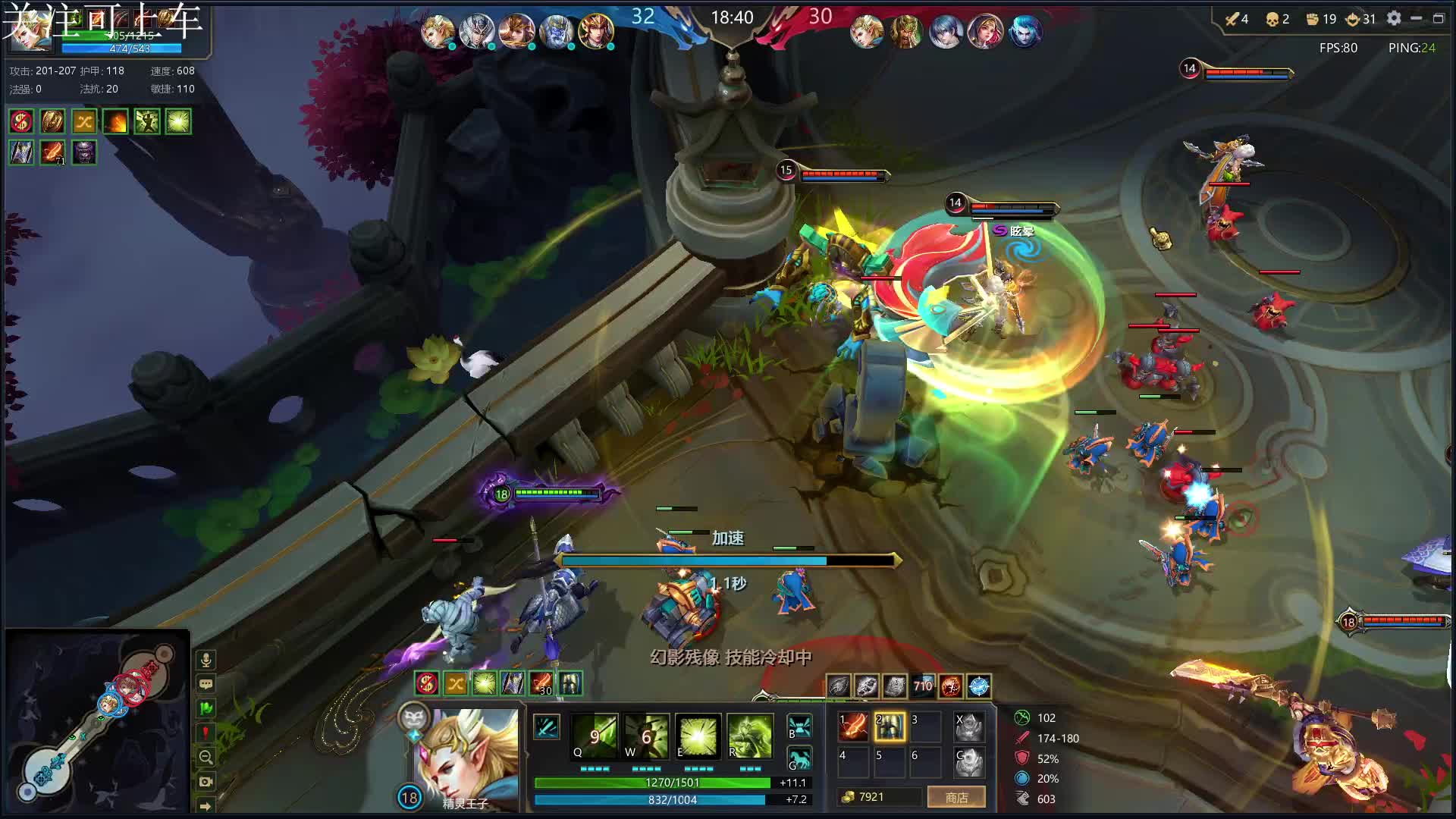Screen dimensions: 1456x819
Task: Minimize the game window
Action: [1416, 18]
